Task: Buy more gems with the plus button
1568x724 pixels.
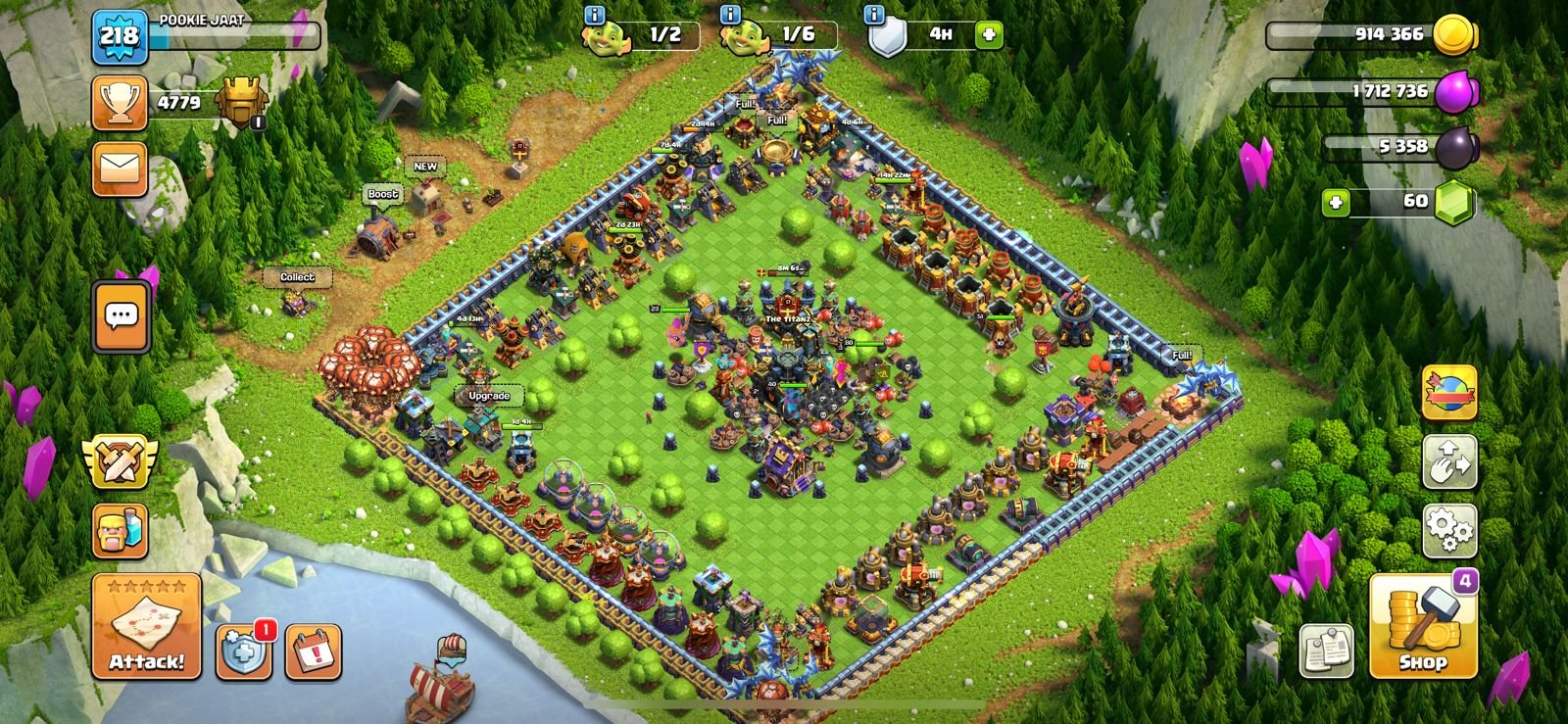Action: pyautogui.click(x=1335, y=202)
